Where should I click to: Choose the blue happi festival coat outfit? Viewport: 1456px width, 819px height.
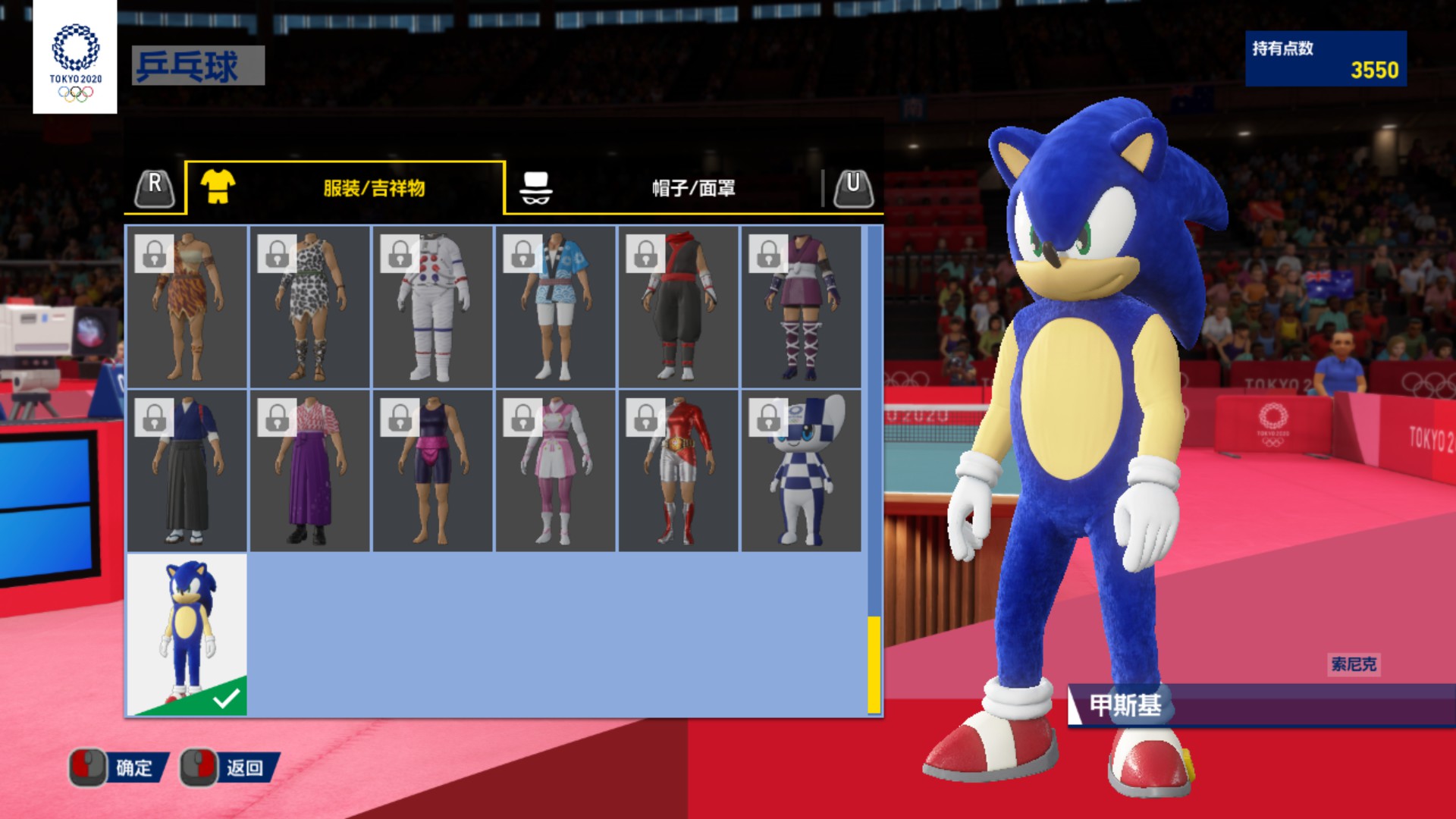click(556, 306)
